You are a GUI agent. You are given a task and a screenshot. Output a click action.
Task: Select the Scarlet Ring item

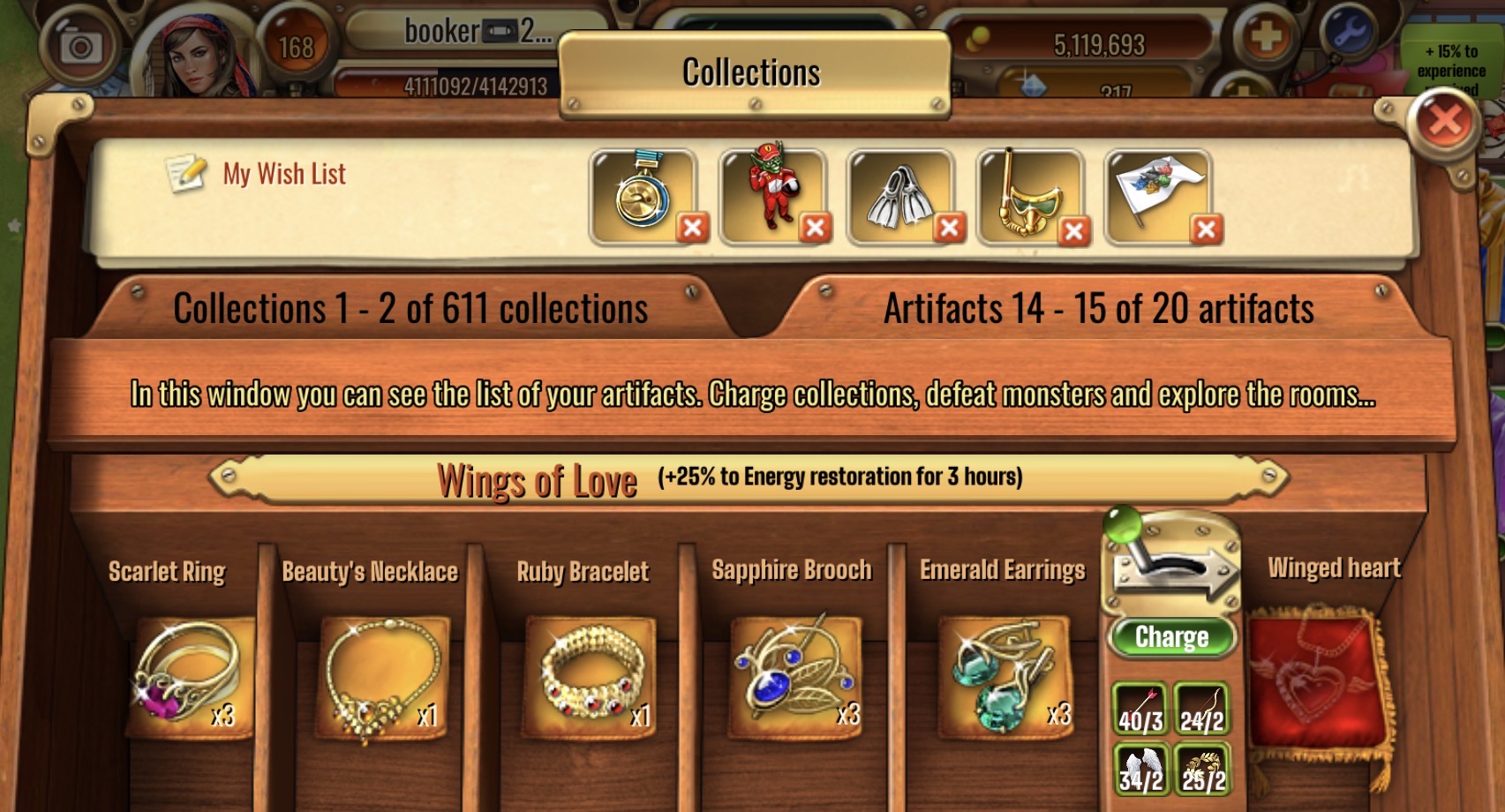[x=189, y=676]
